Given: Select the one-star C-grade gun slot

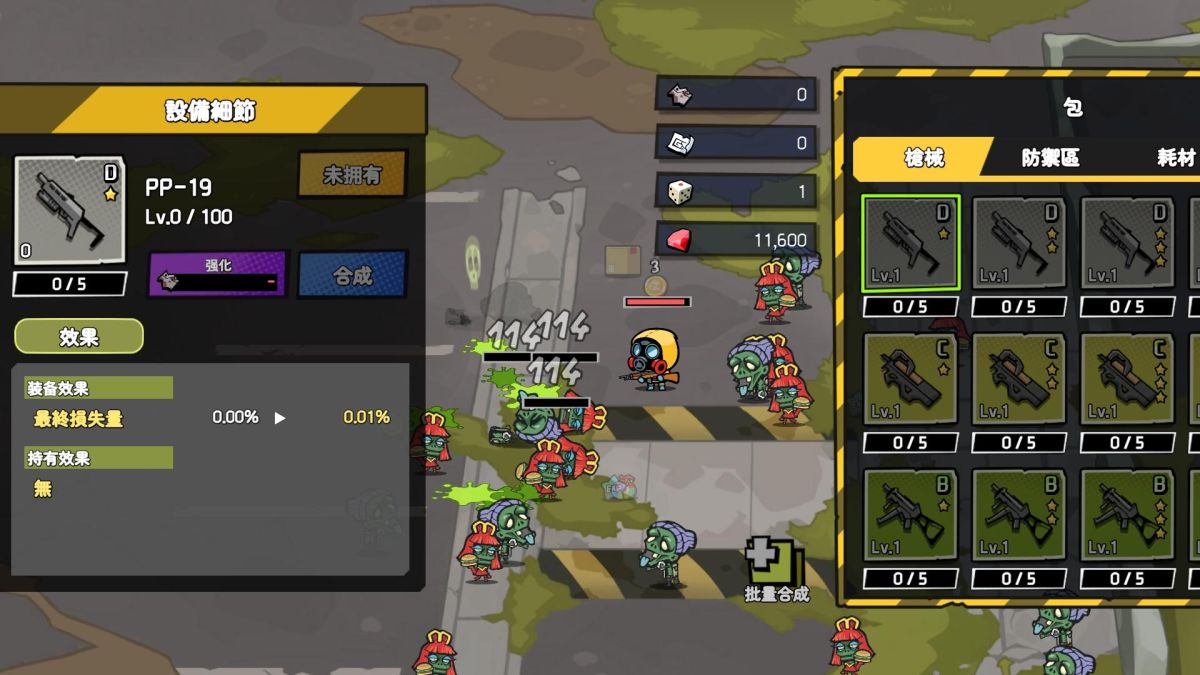Looking at the screenshot, I should tap(910, 379).
